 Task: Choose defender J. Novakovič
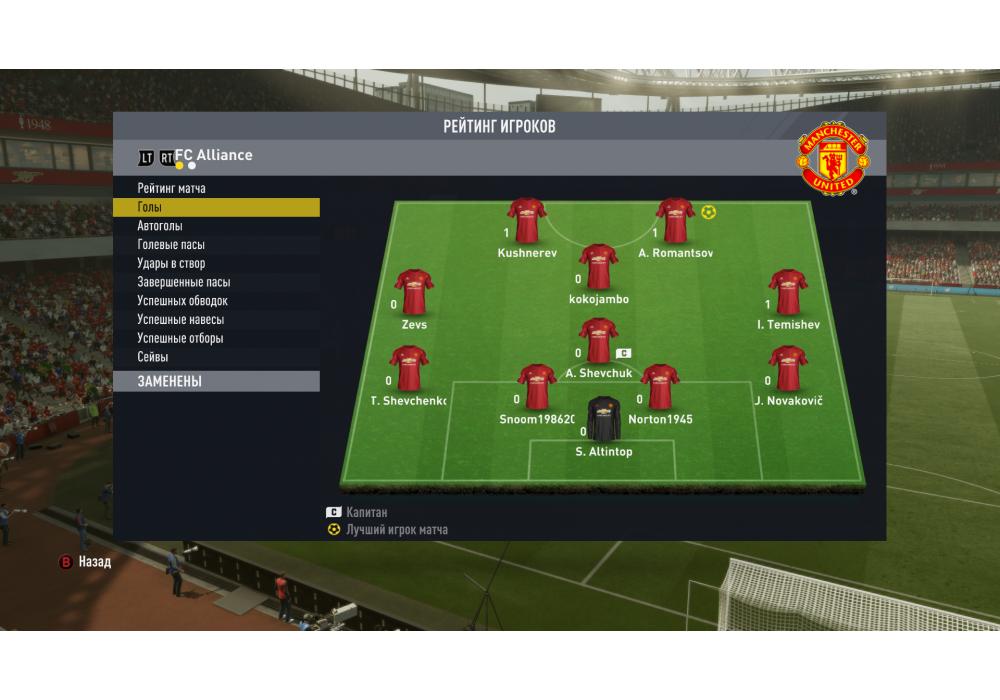tap(787, 370)
